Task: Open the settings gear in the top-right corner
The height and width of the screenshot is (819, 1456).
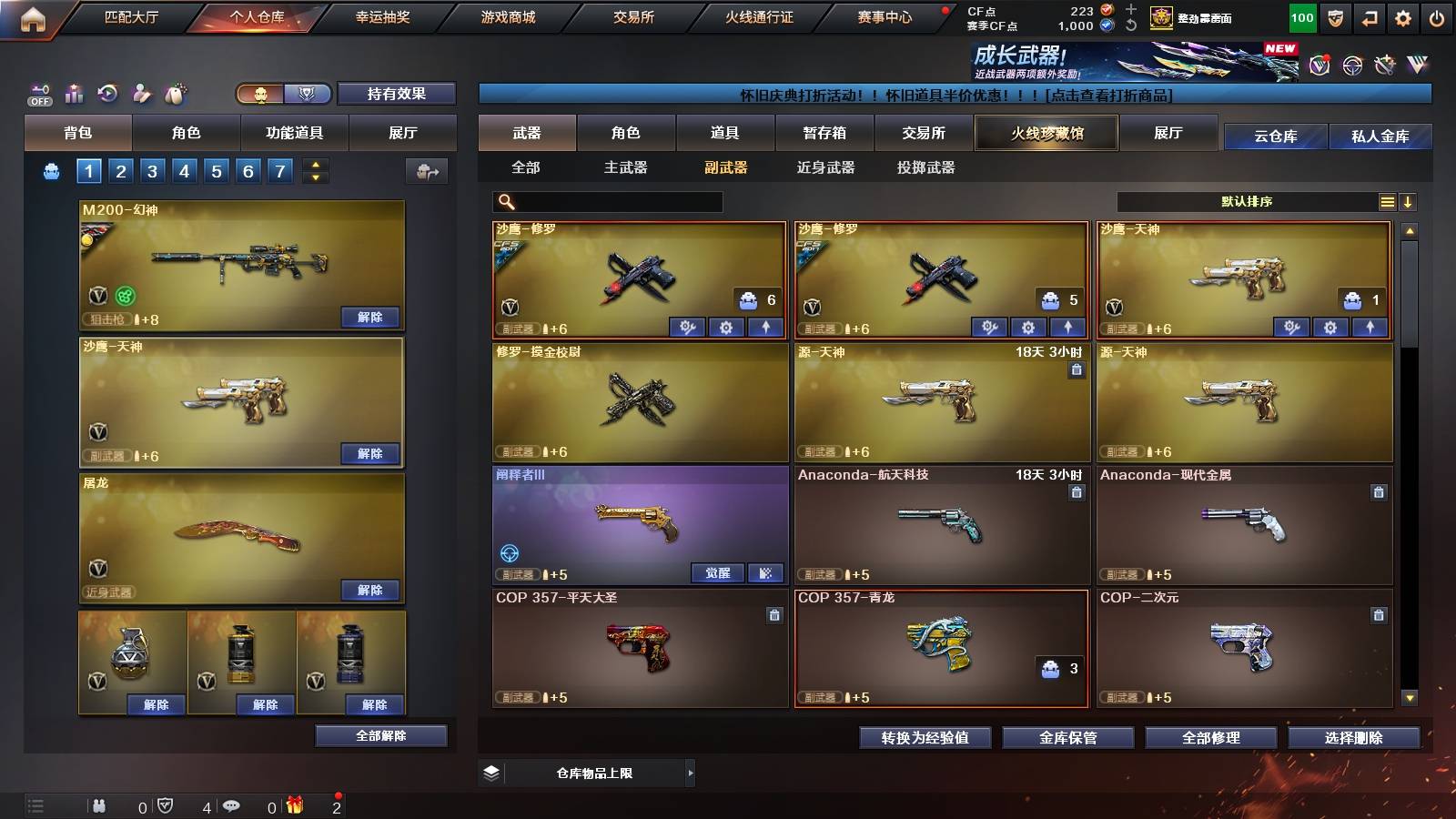Action: click(x=1404, y=15)
